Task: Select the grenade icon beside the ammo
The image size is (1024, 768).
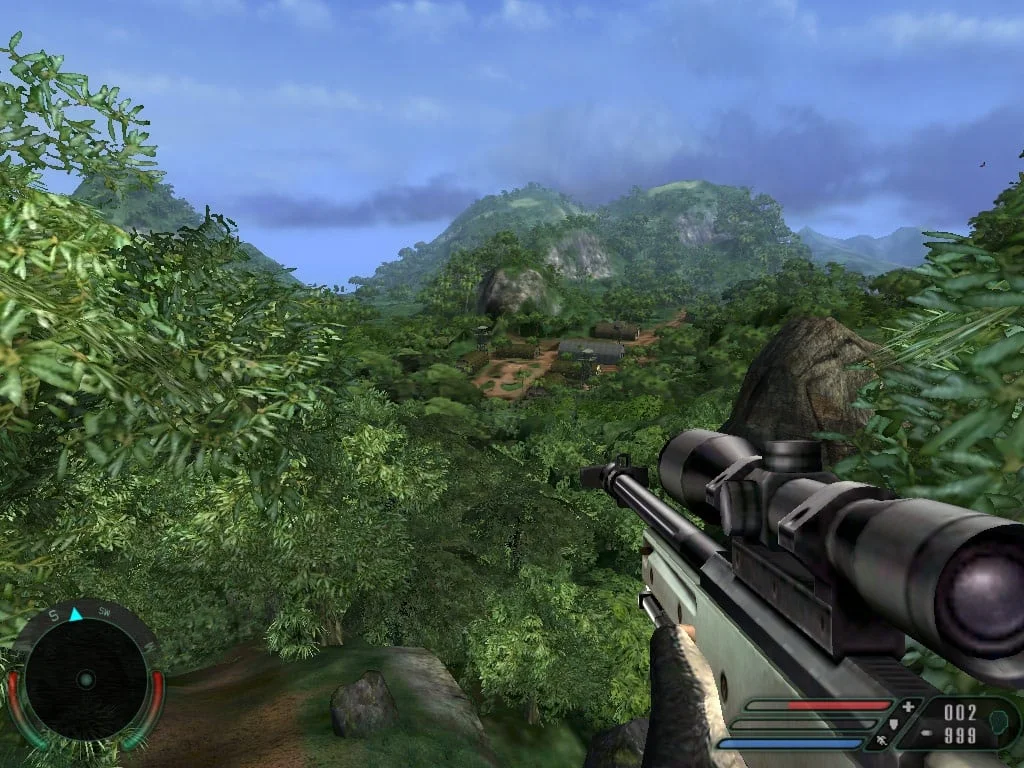Action: 998,721
